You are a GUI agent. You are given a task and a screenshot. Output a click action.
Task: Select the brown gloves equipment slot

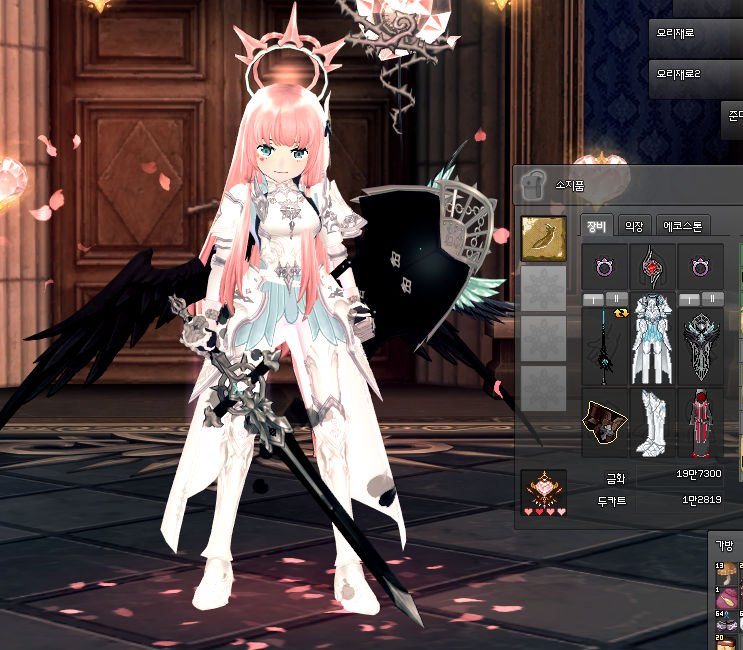pos(604,419)
